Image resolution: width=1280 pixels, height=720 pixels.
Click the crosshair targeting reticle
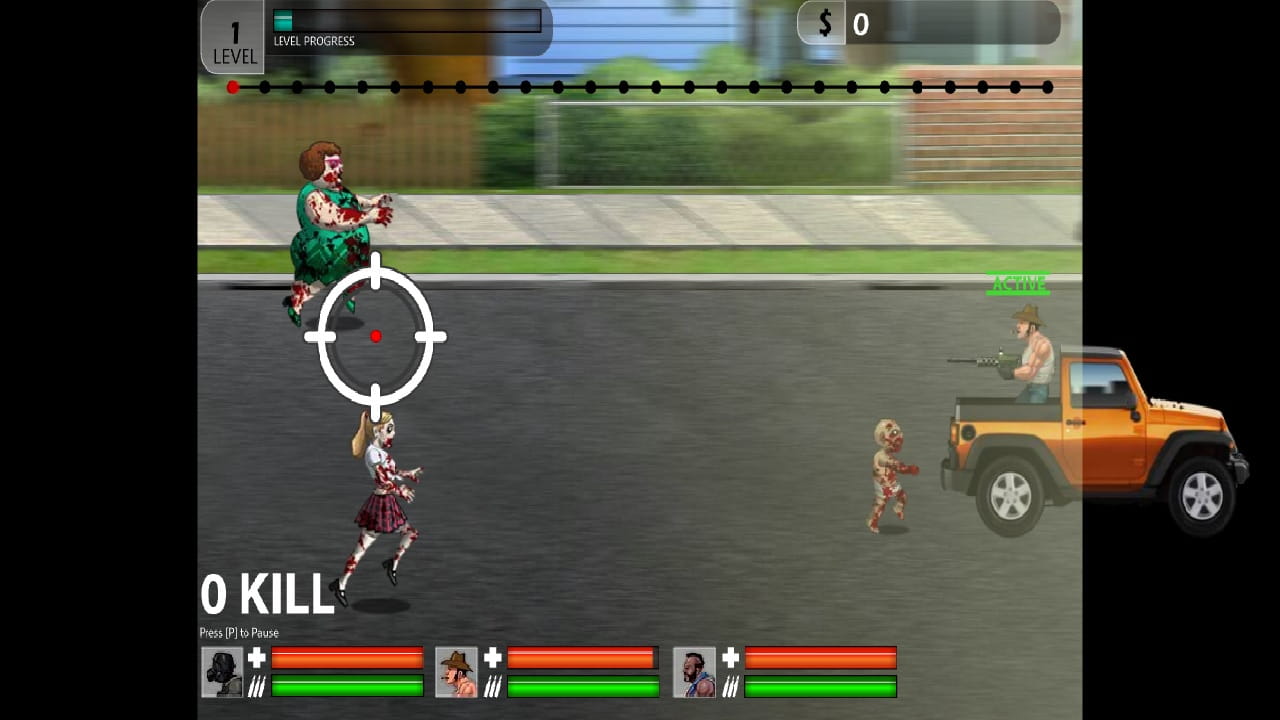point(375,336)
